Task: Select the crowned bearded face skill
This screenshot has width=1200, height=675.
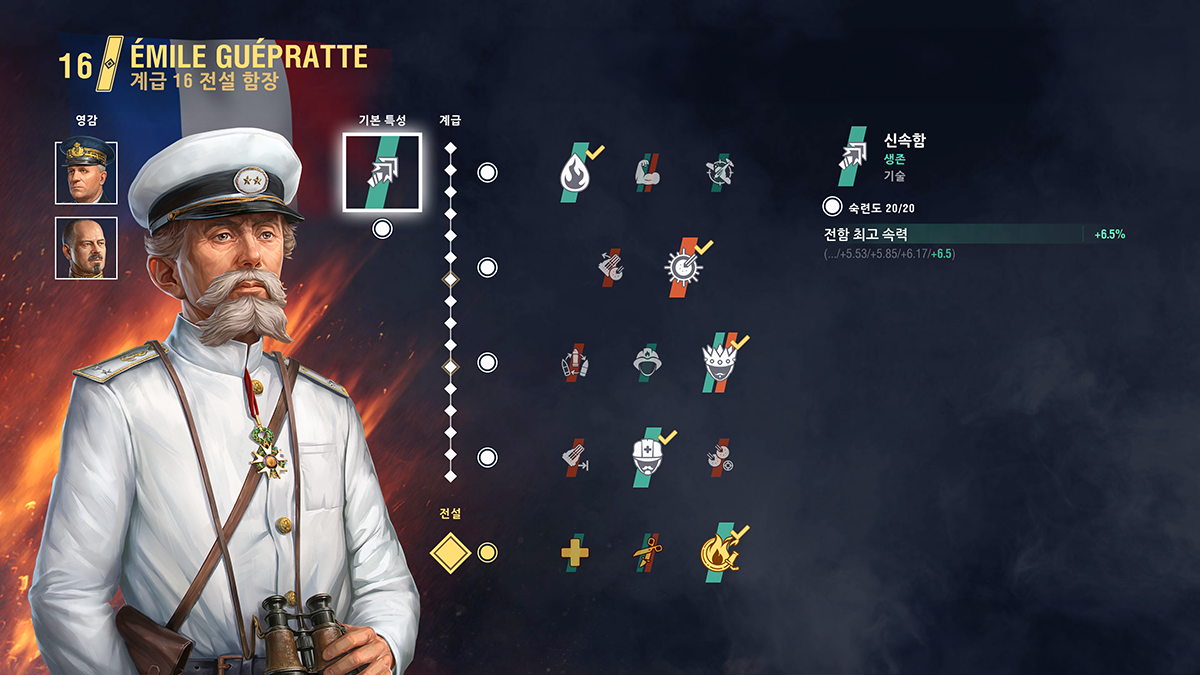Action: 719,362
